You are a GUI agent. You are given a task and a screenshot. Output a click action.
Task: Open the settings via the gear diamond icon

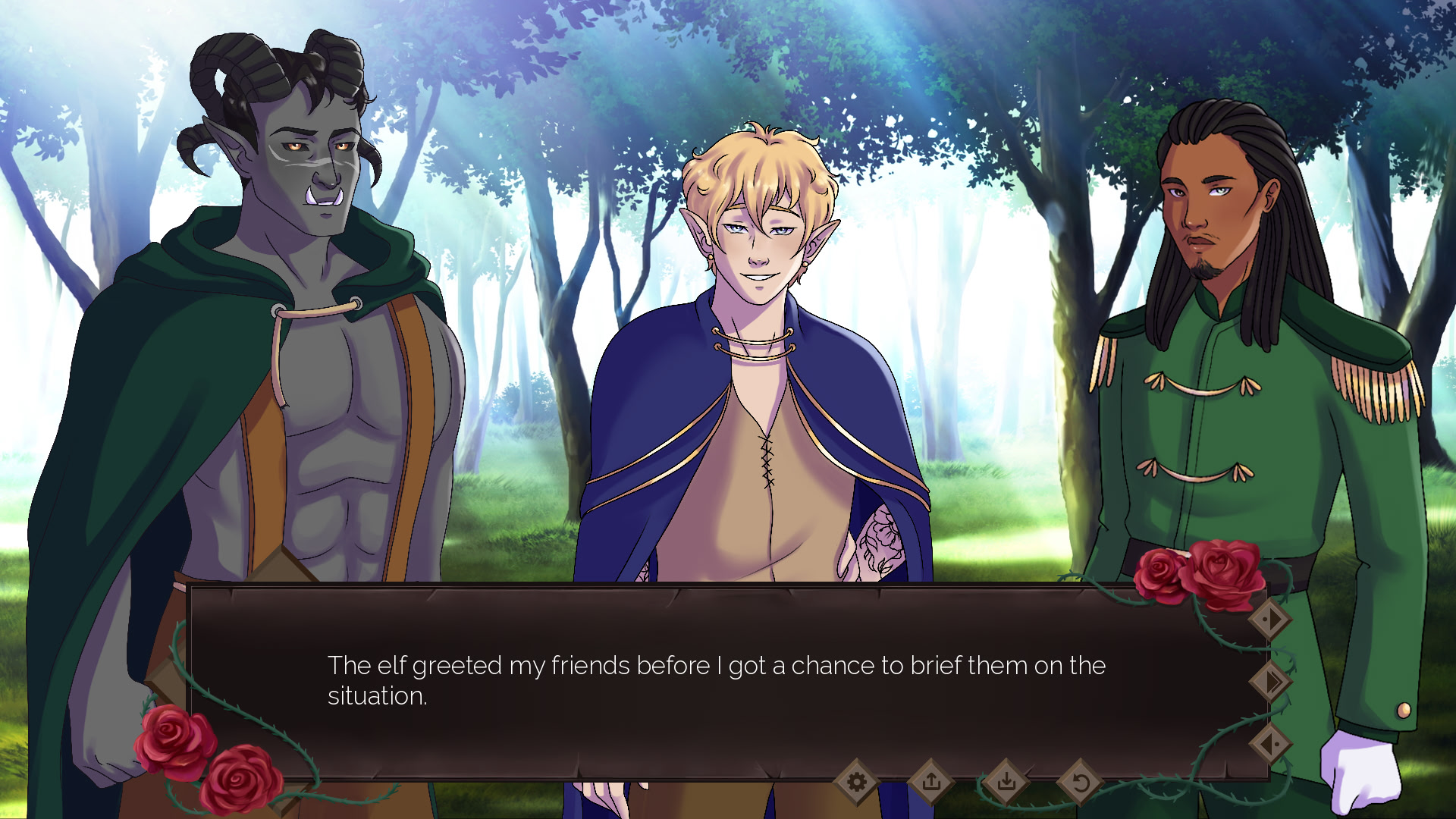click(858, 781)
